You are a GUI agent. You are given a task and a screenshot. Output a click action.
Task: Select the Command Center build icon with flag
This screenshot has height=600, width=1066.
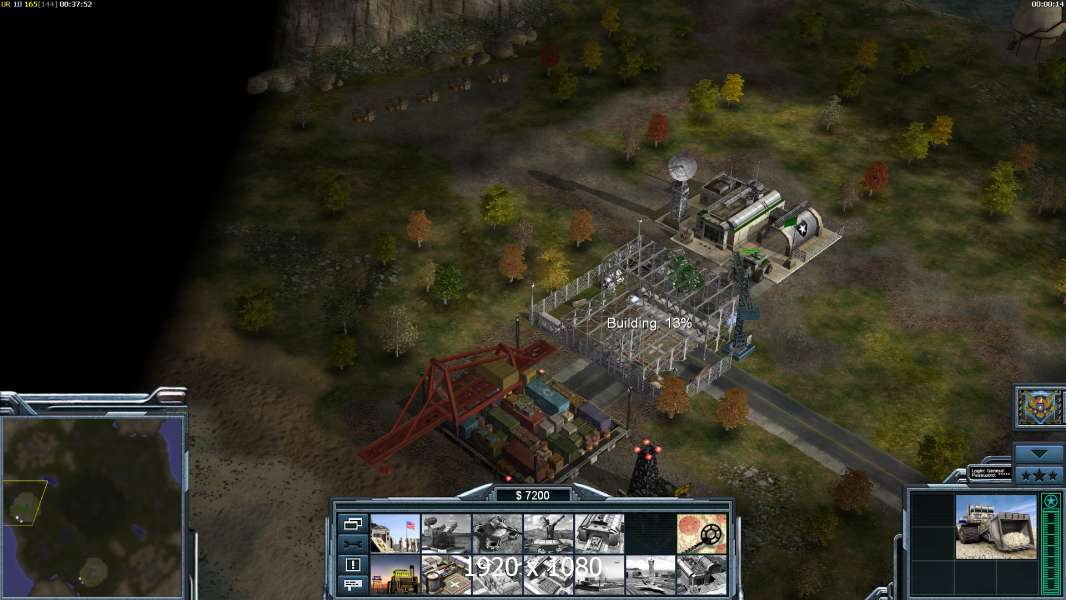click(395, 533)
